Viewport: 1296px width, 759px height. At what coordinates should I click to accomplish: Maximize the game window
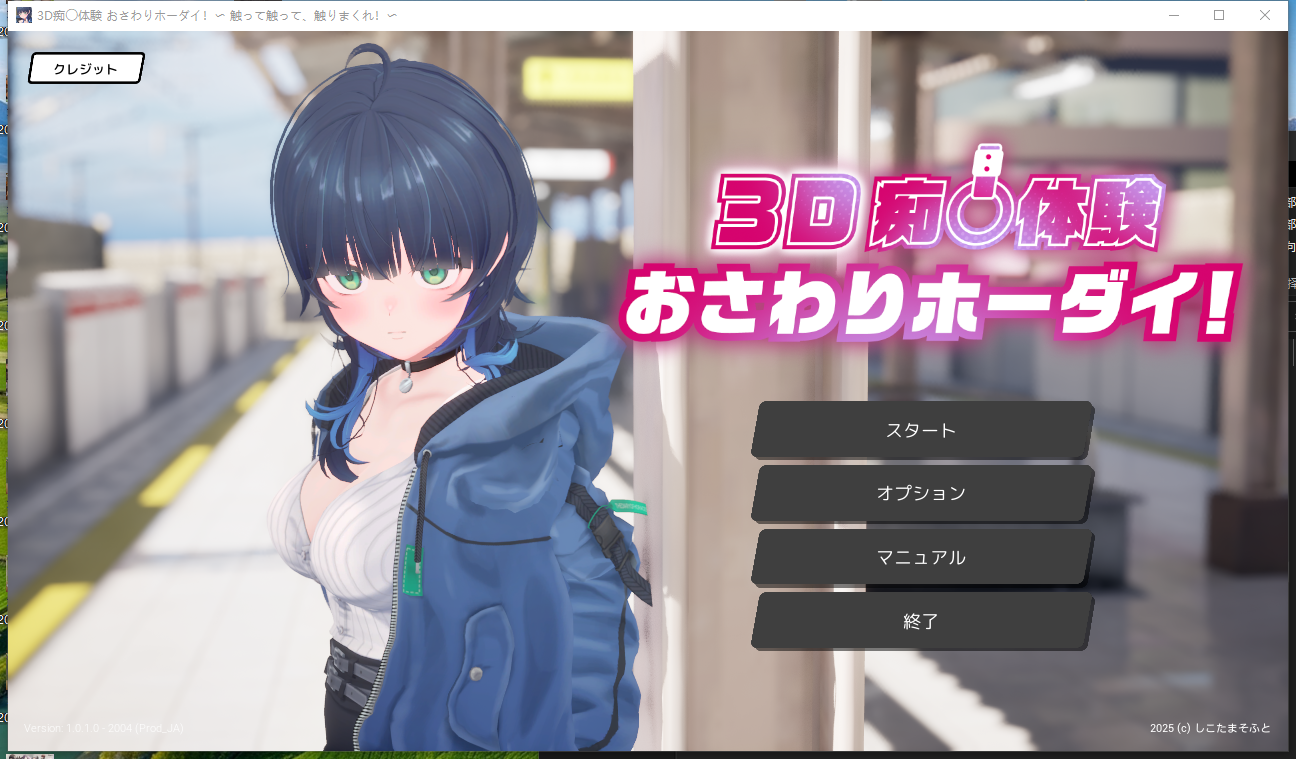click(x=1219, y=15)
